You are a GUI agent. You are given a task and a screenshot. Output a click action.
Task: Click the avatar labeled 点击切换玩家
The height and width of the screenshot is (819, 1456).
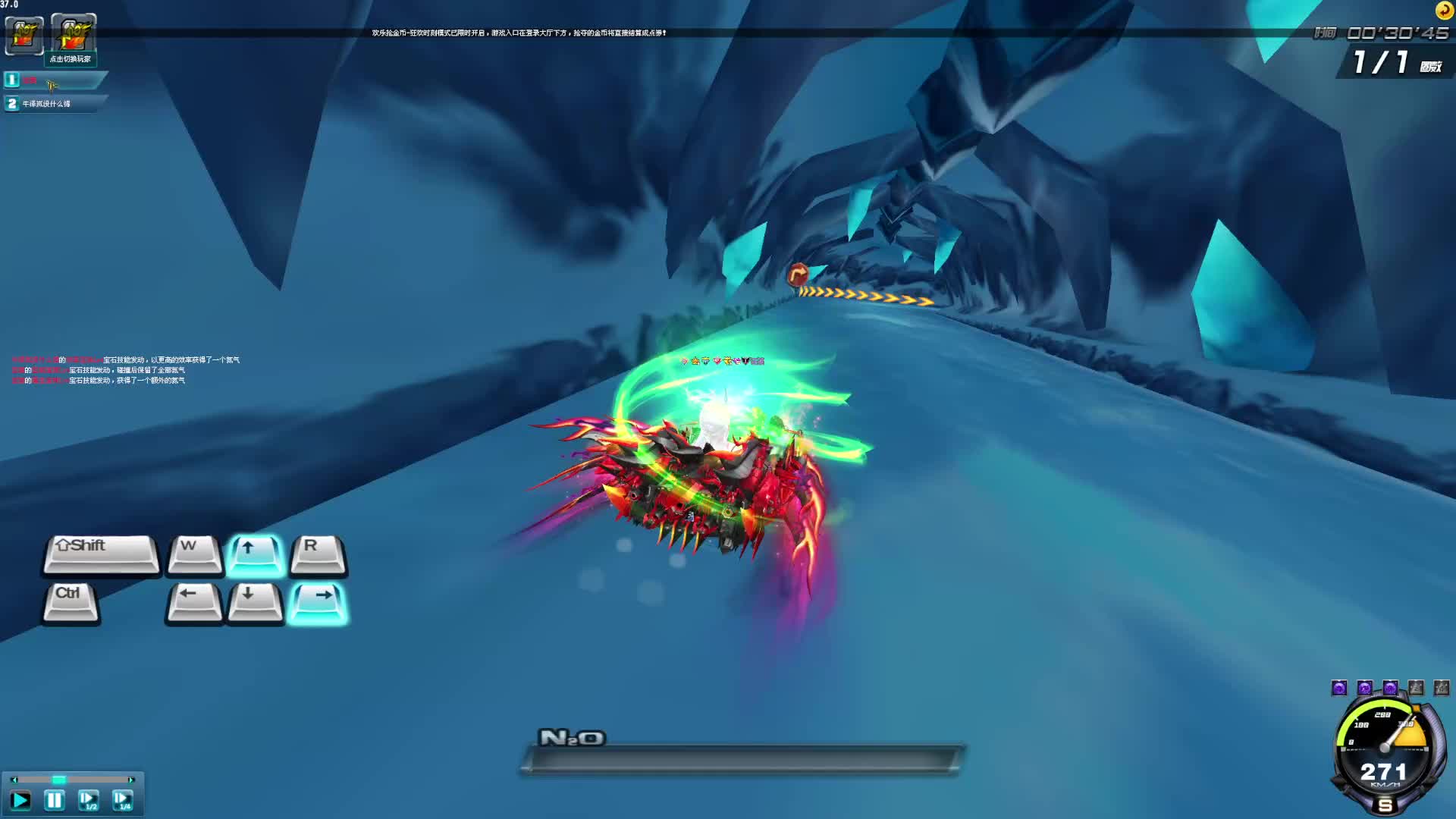[x=73, y=35]
